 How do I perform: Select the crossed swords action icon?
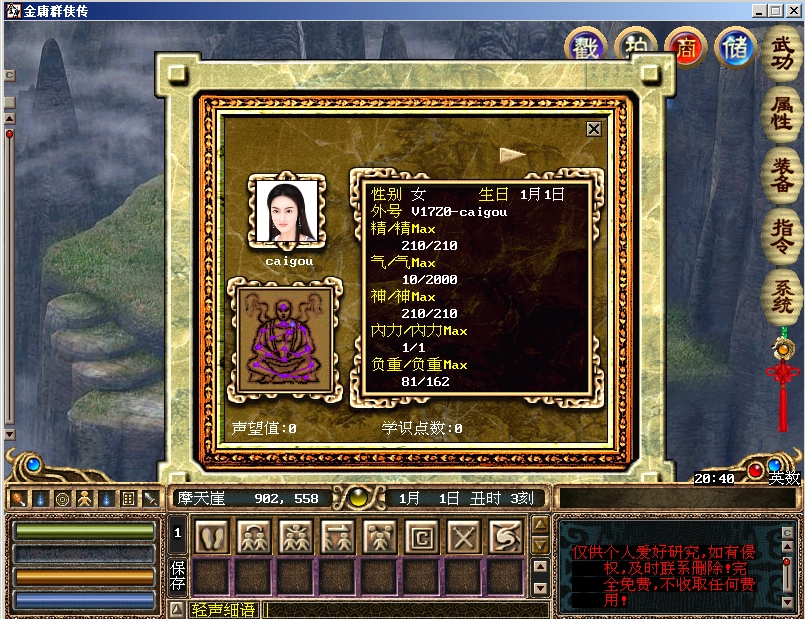click(463, 537)
